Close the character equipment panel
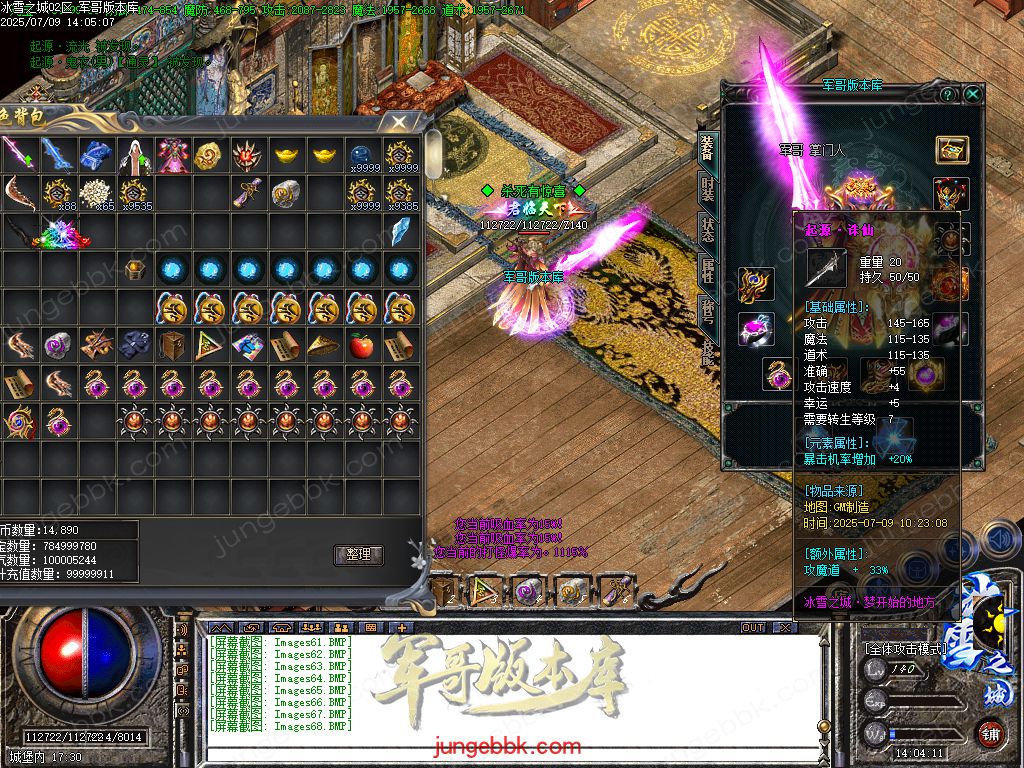The image size is (1024, 768). 972,94
